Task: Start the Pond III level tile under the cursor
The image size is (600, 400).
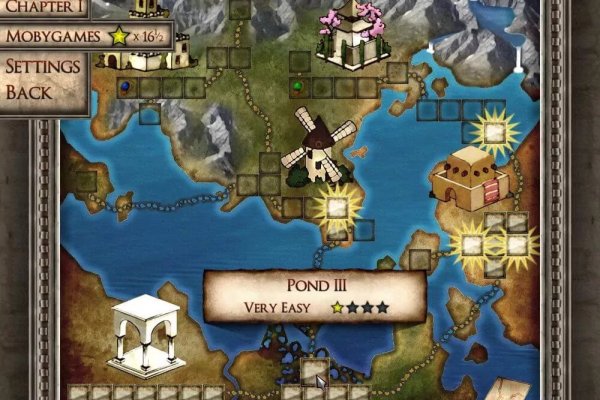Action: (x=314, y=370)
